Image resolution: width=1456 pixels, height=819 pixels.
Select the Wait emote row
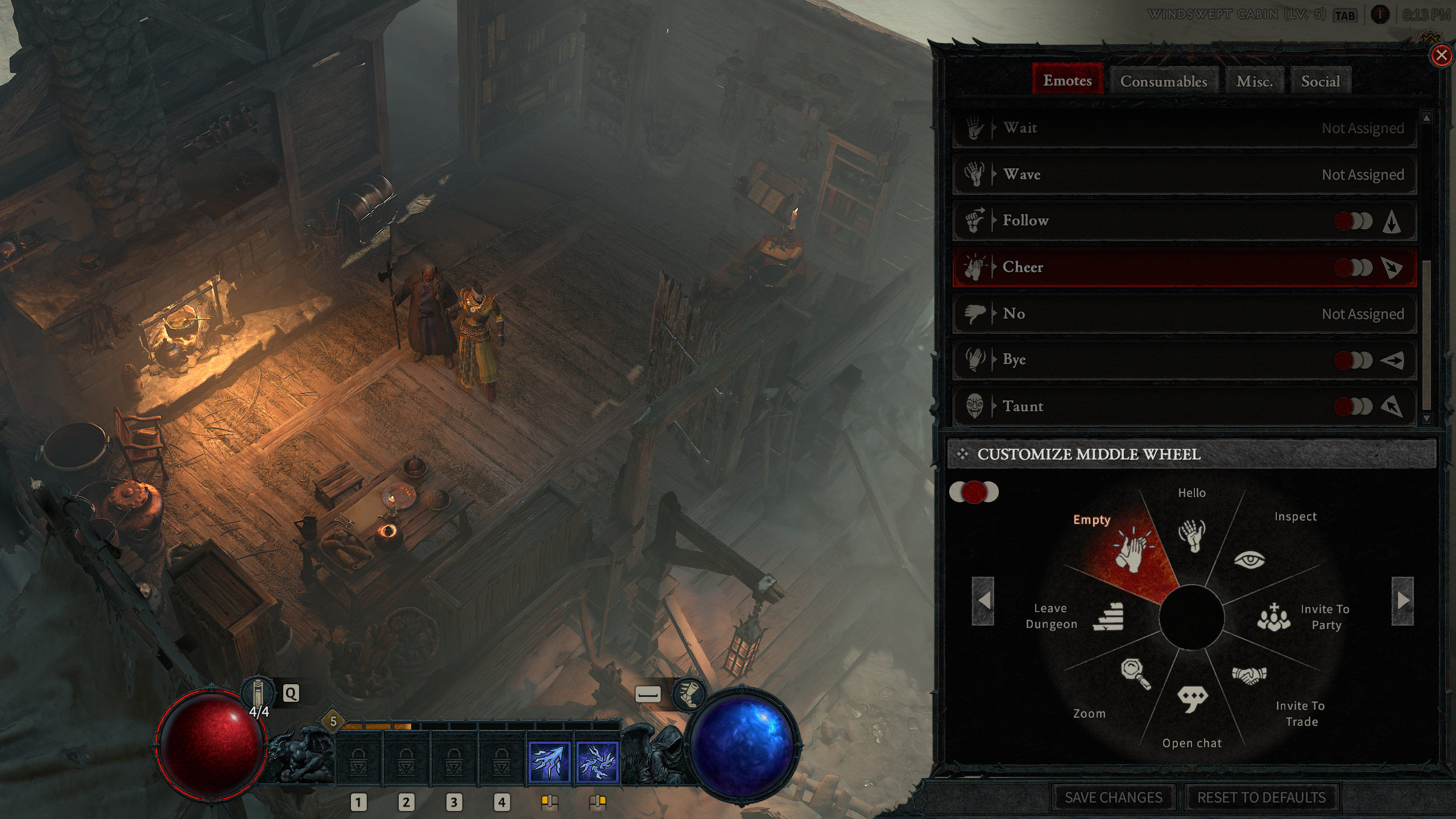coord(1183,128)
